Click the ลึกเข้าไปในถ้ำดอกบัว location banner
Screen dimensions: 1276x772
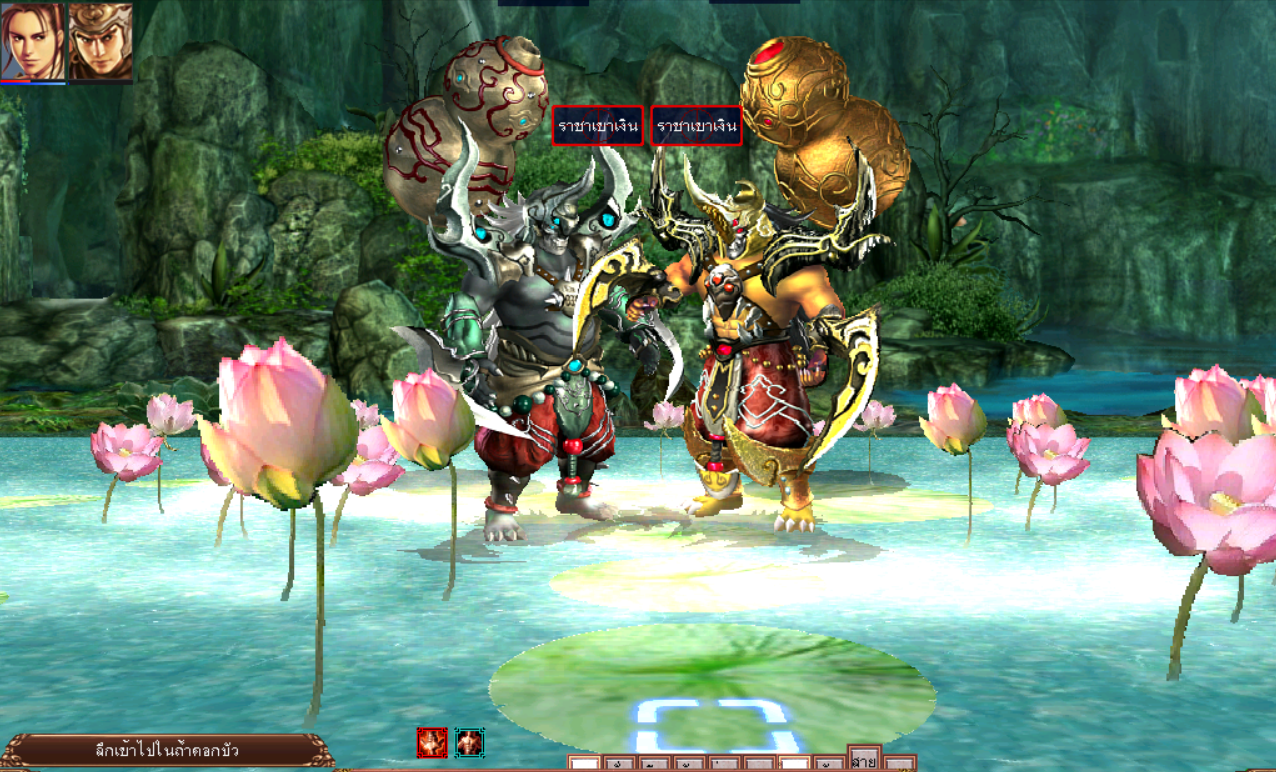[167, 750]
